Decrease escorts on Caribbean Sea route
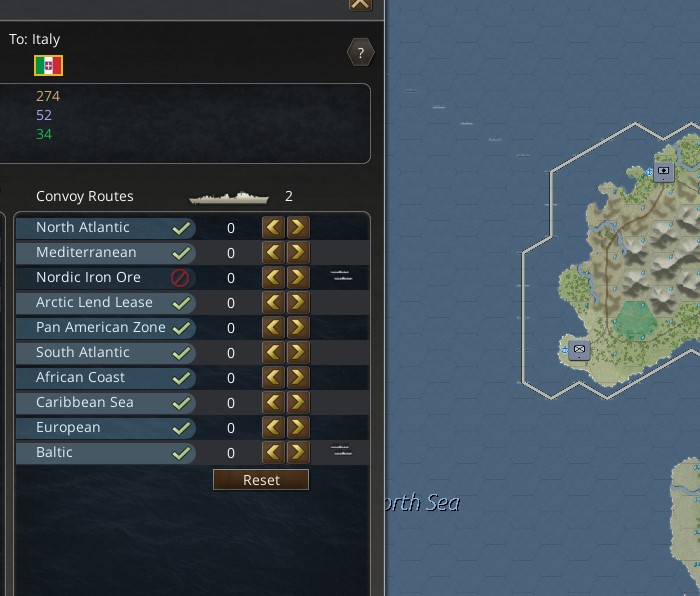The height and width of the screenshot is (596, 700). point(273,403)
